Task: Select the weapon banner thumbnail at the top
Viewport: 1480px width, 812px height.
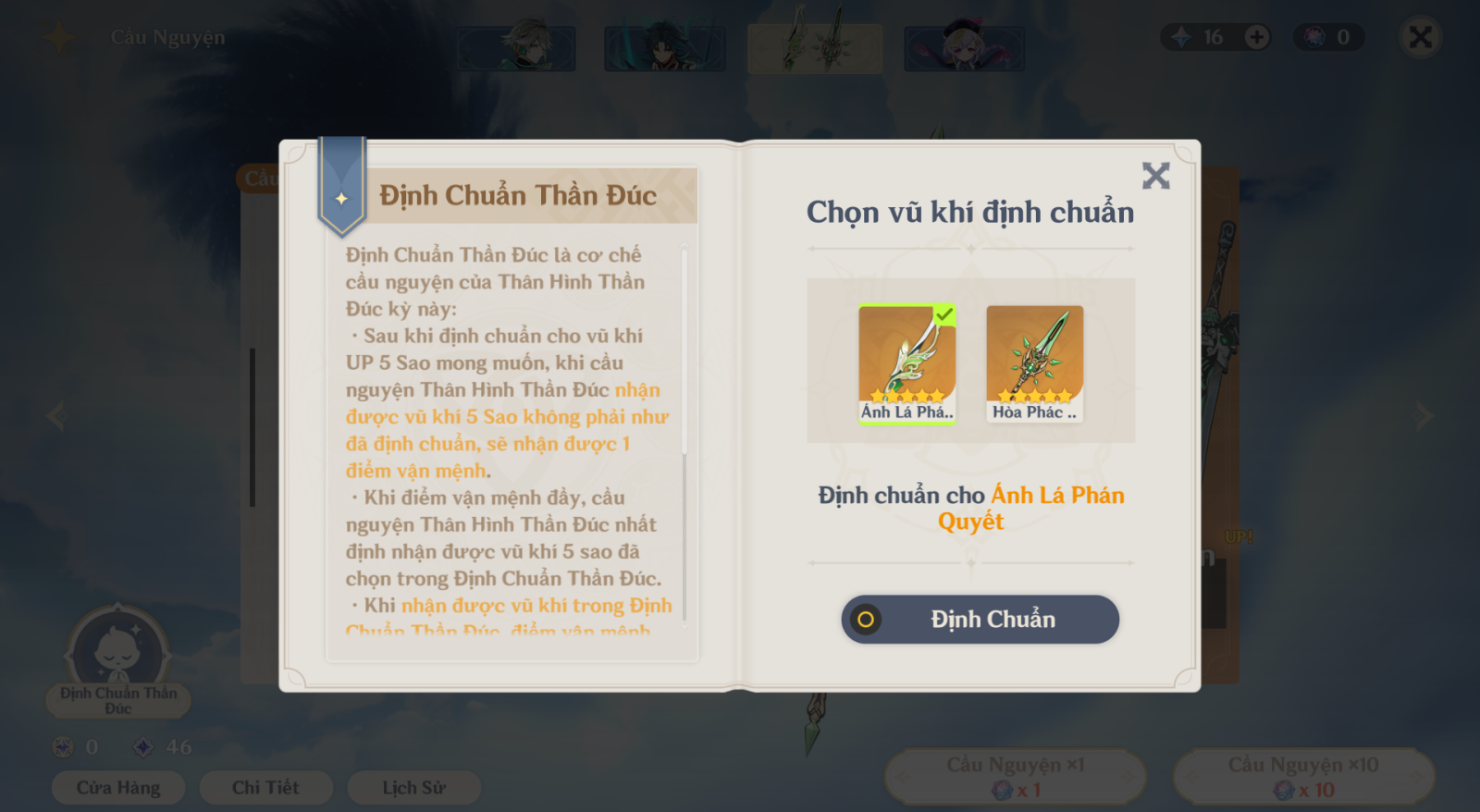Action: pyautogui.click(x=815, y=47)
